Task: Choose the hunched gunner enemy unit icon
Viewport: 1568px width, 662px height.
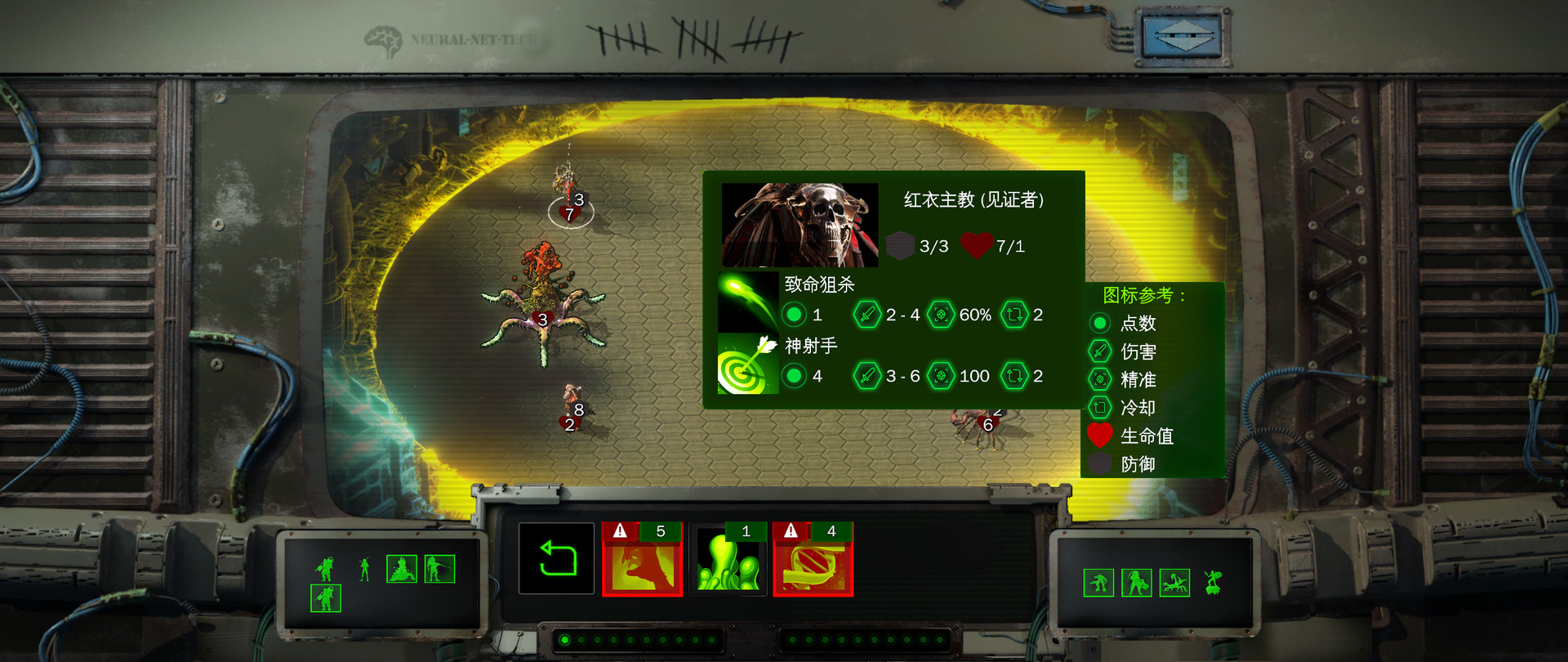Action: click(1098, 584)
